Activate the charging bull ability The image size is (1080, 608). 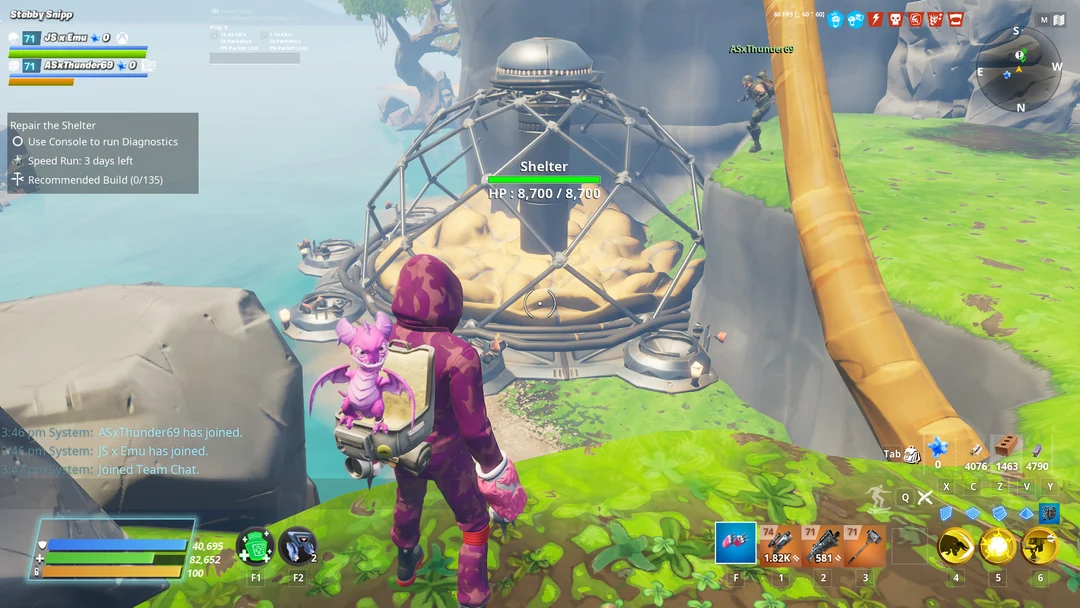click(955, 546)
